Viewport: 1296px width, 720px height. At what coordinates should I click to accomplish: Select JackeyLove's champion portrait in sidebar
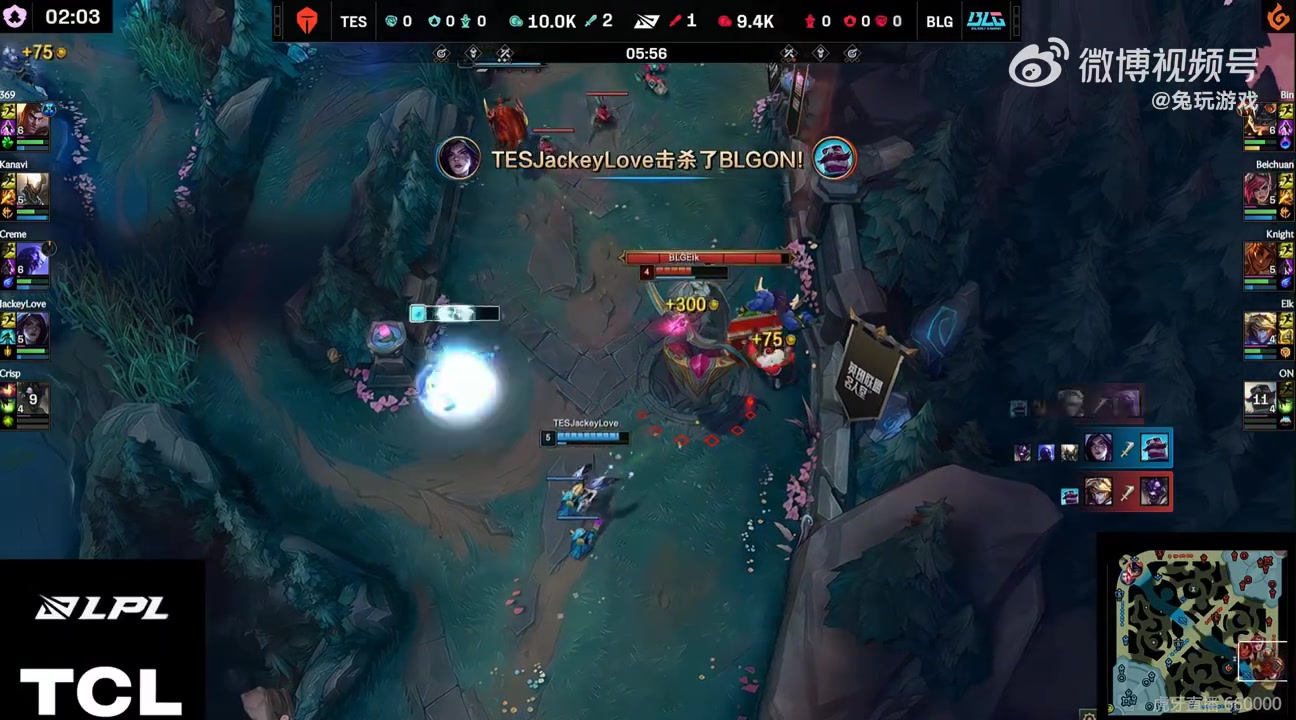(x=32, y=329)
